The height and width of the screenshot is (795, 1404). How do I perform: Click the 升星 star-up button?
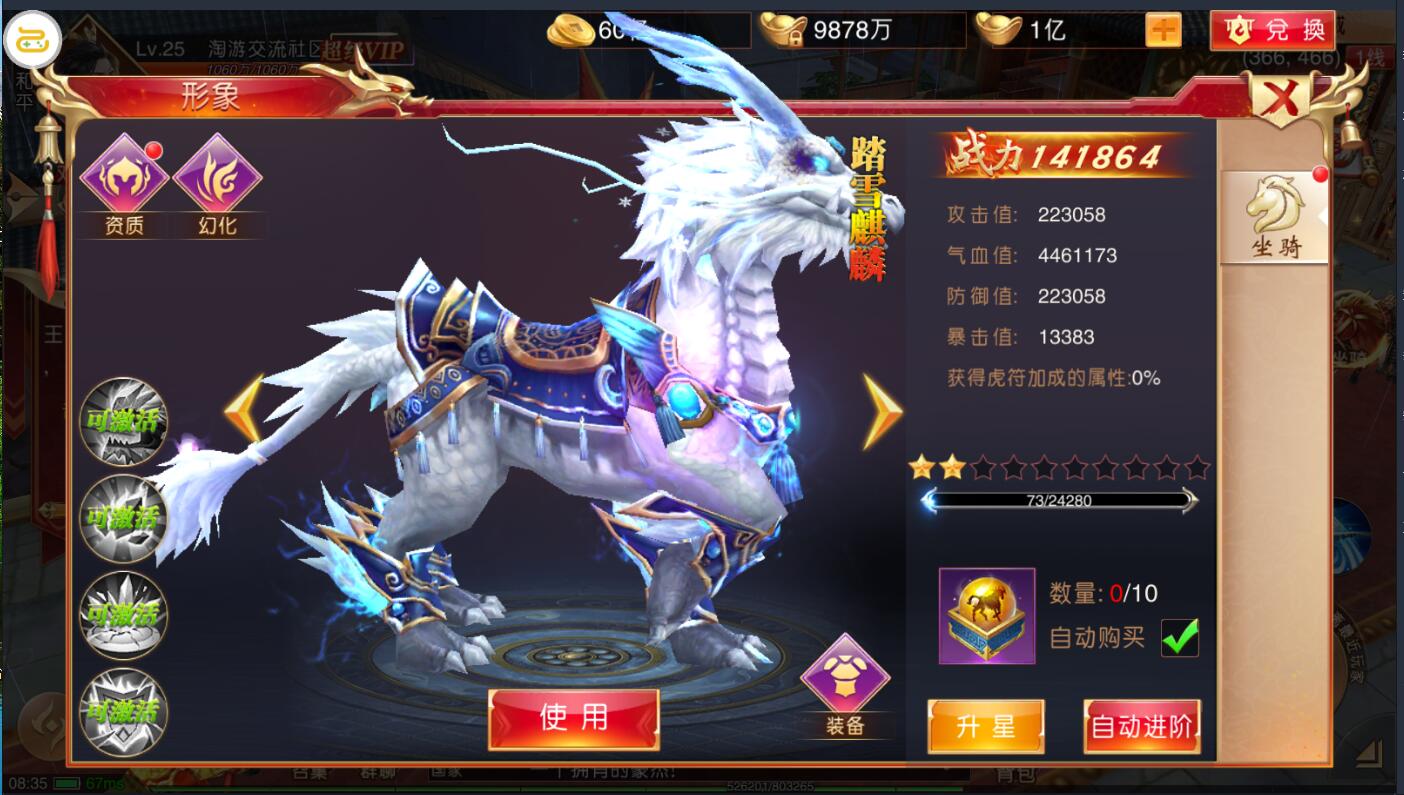click(985, 726)
